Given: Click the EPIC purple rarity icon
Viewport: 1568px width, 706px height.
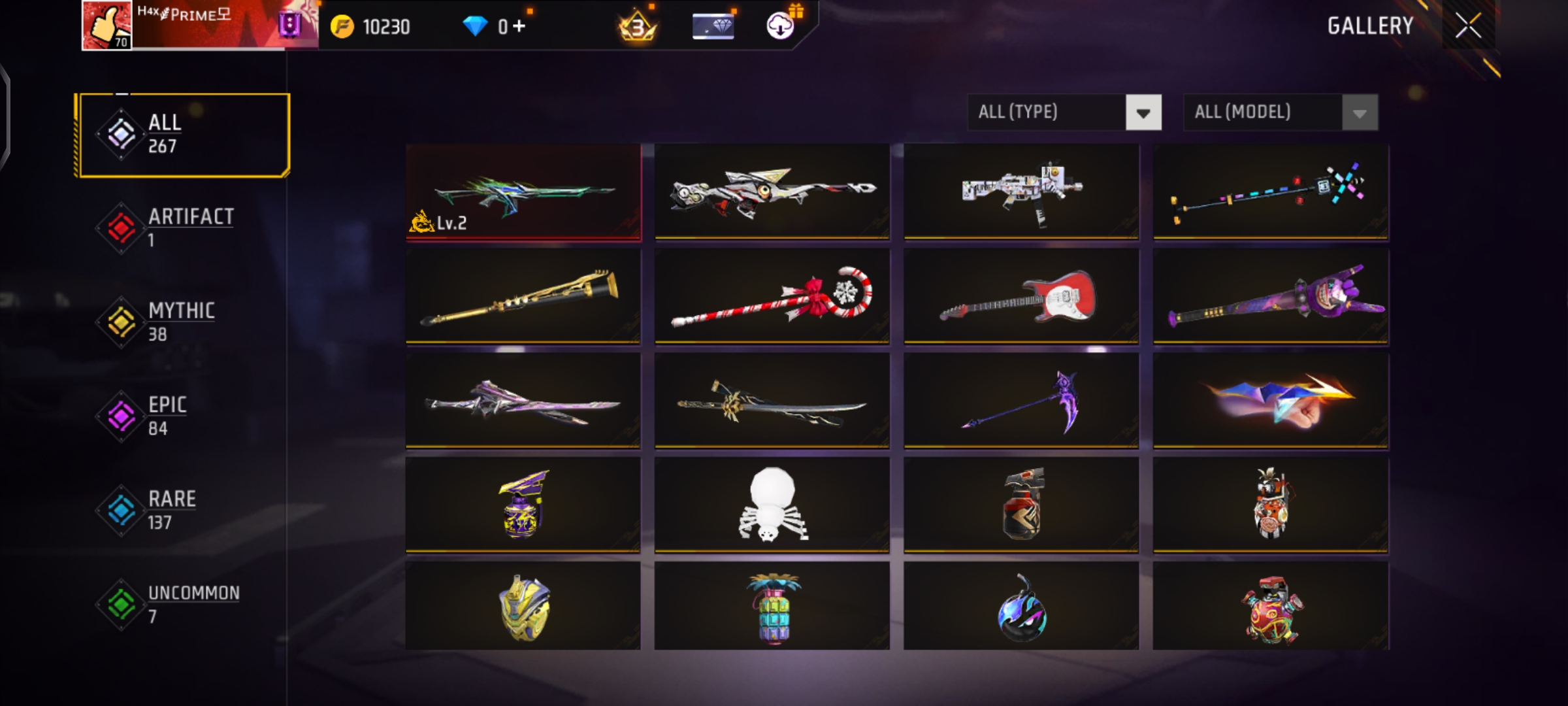Looking at the screenshot, I should (x=122, y=415).
